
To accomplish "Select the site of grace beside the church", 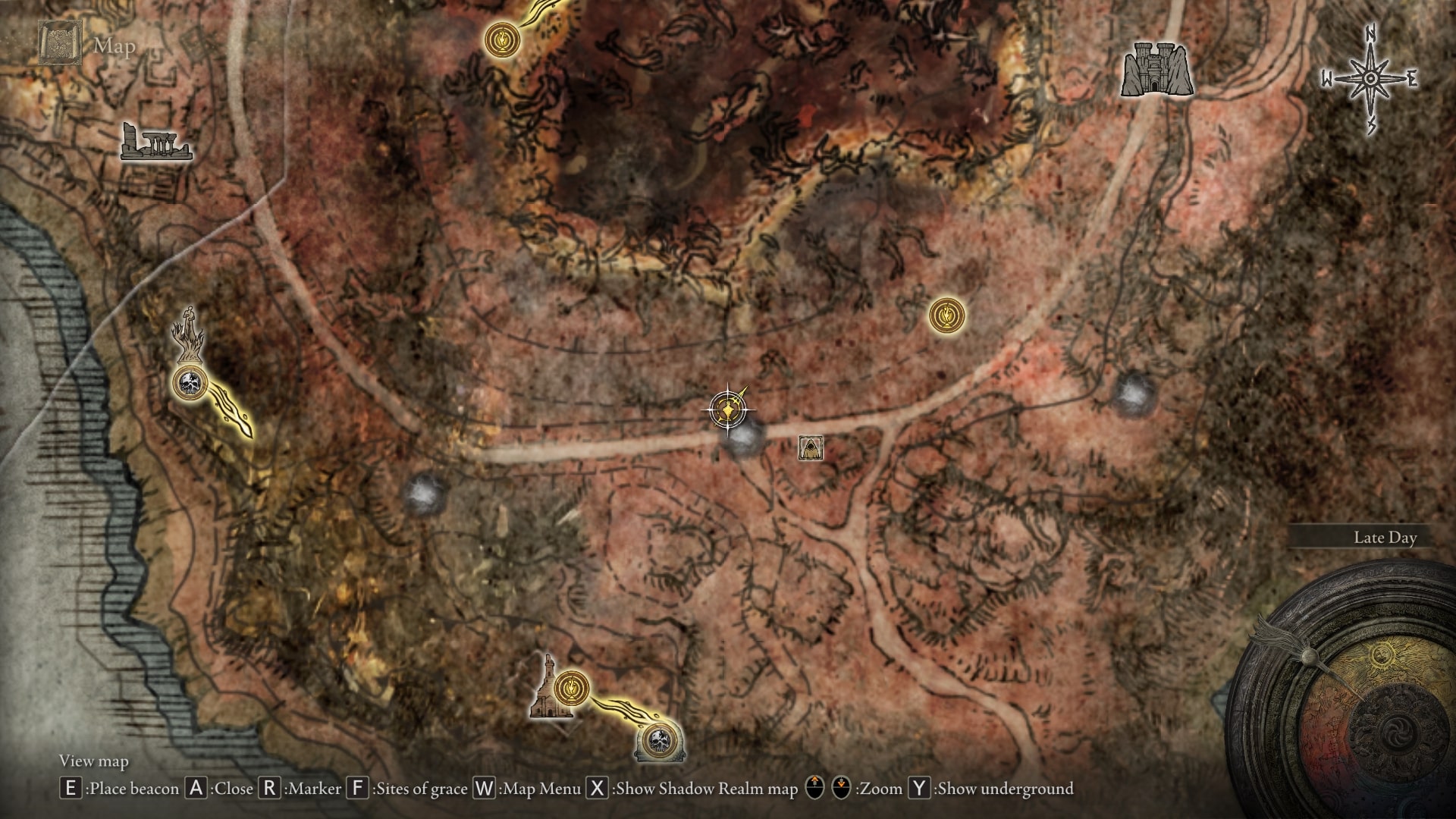I will tap(572, 689).
